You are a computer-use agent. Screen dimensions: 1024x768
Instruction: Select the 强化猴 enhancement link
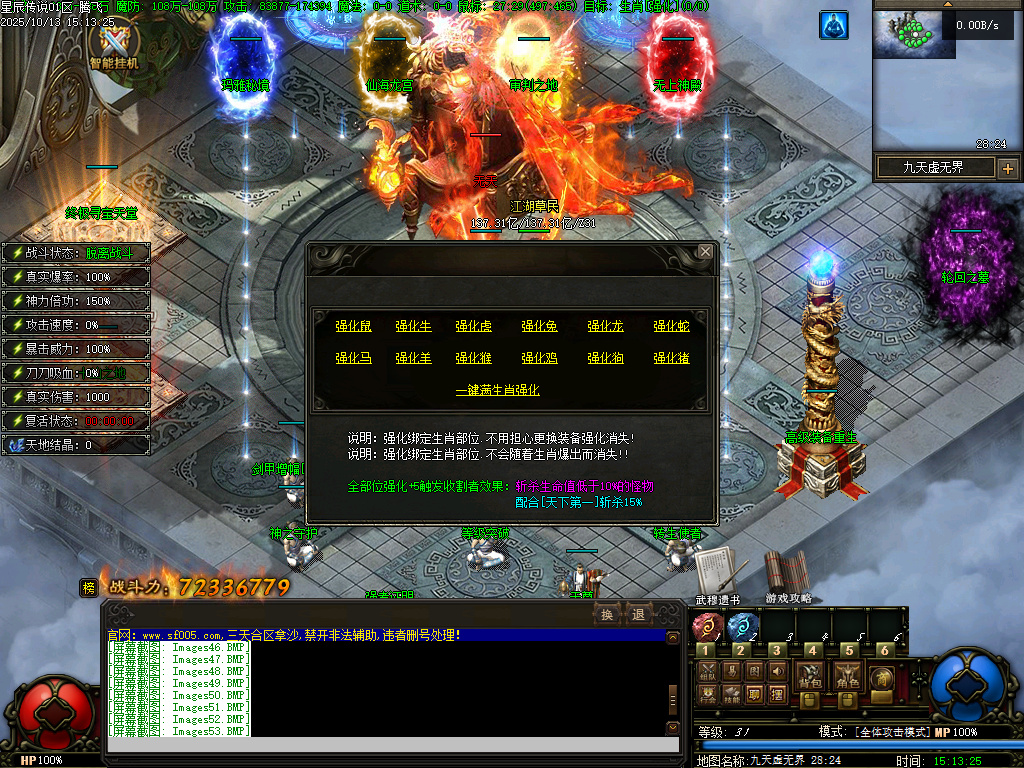[x=473, y=358]
